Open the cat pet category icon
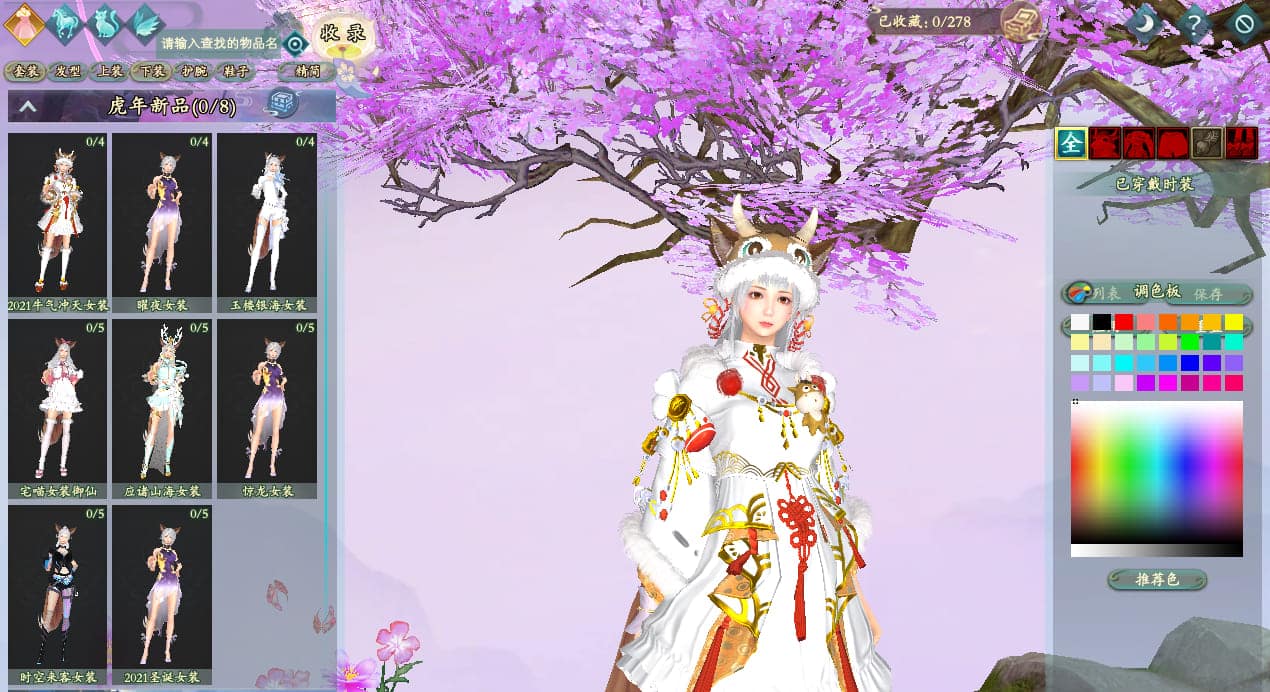The image size is (1270, 692). (105, 23)
